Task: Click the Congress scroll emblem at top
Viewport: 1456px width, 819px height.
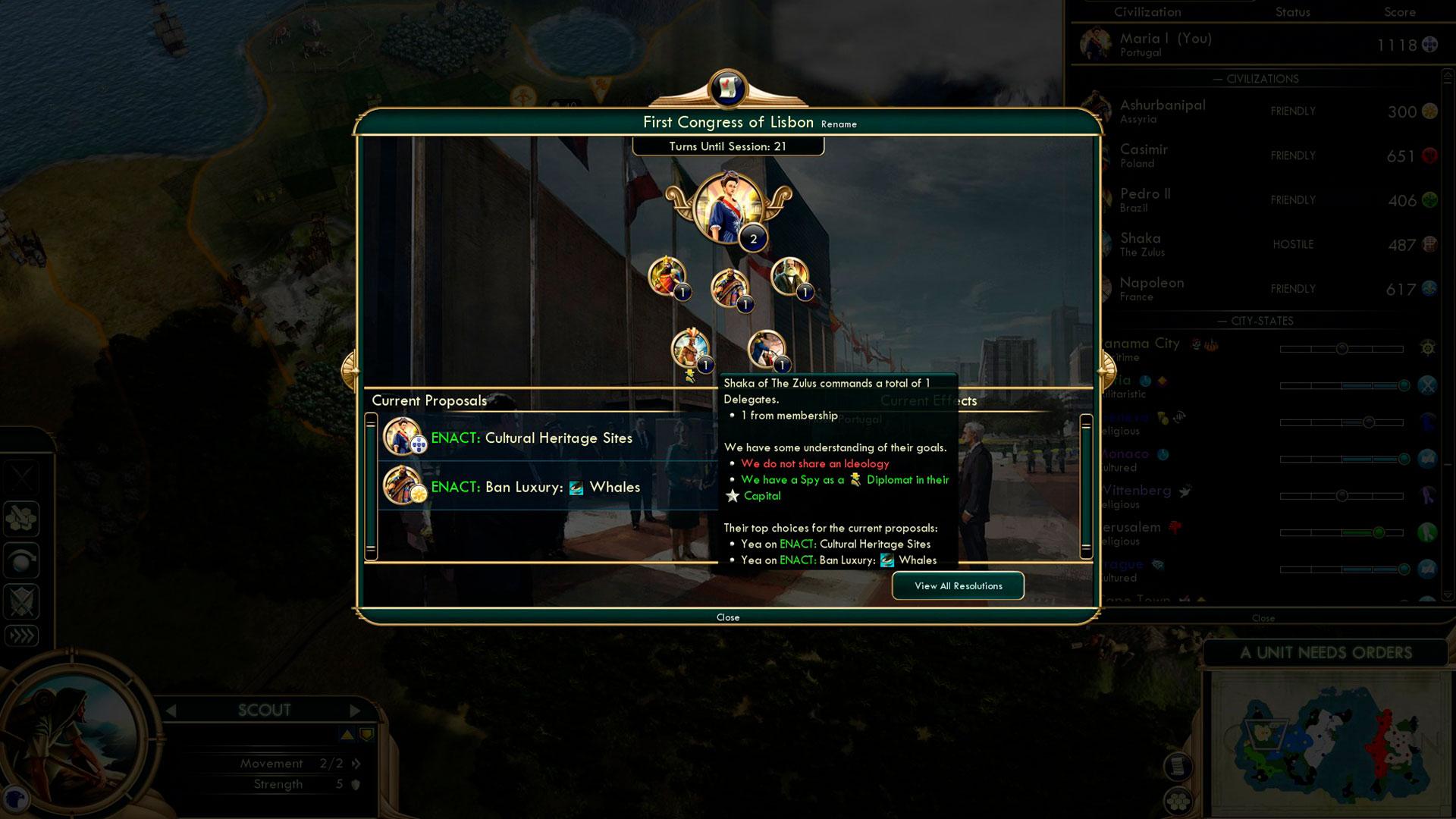Action: 728,88
